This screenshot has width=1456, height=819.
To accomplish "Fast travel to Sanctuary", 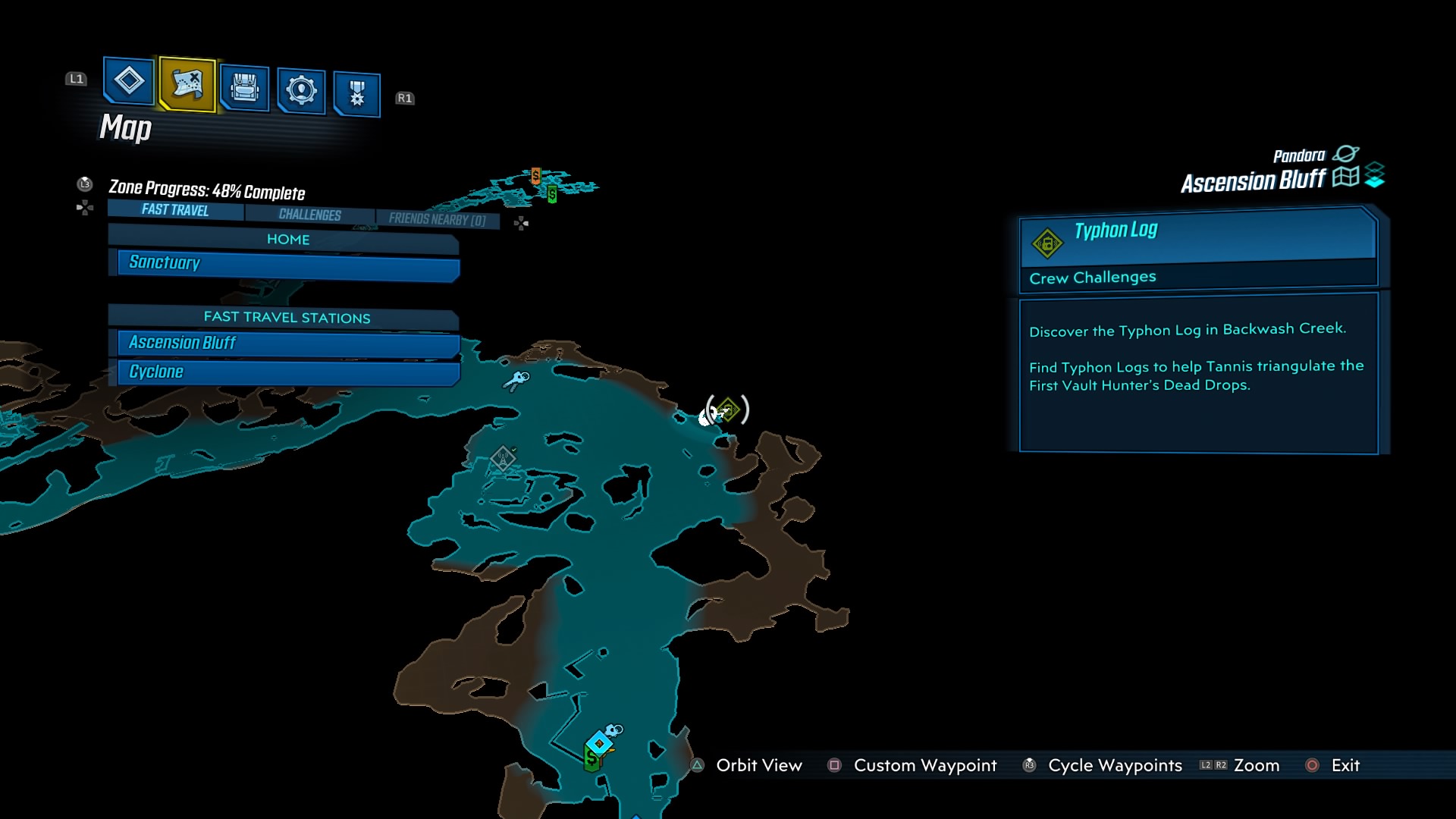I will pyautogui.click(x=288, y=263).
